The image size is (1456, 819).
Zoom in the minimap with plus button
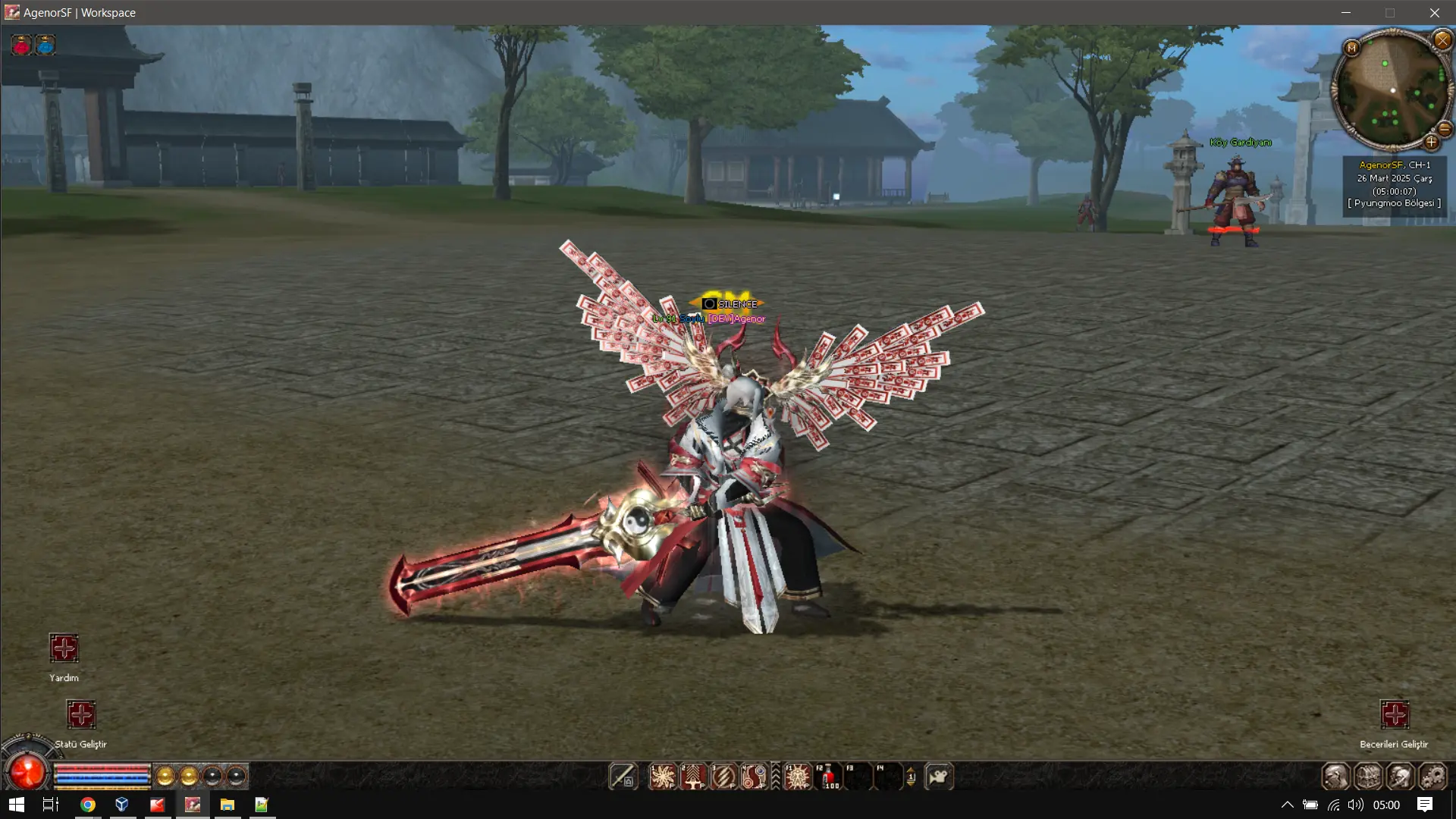click(1431, 142)
